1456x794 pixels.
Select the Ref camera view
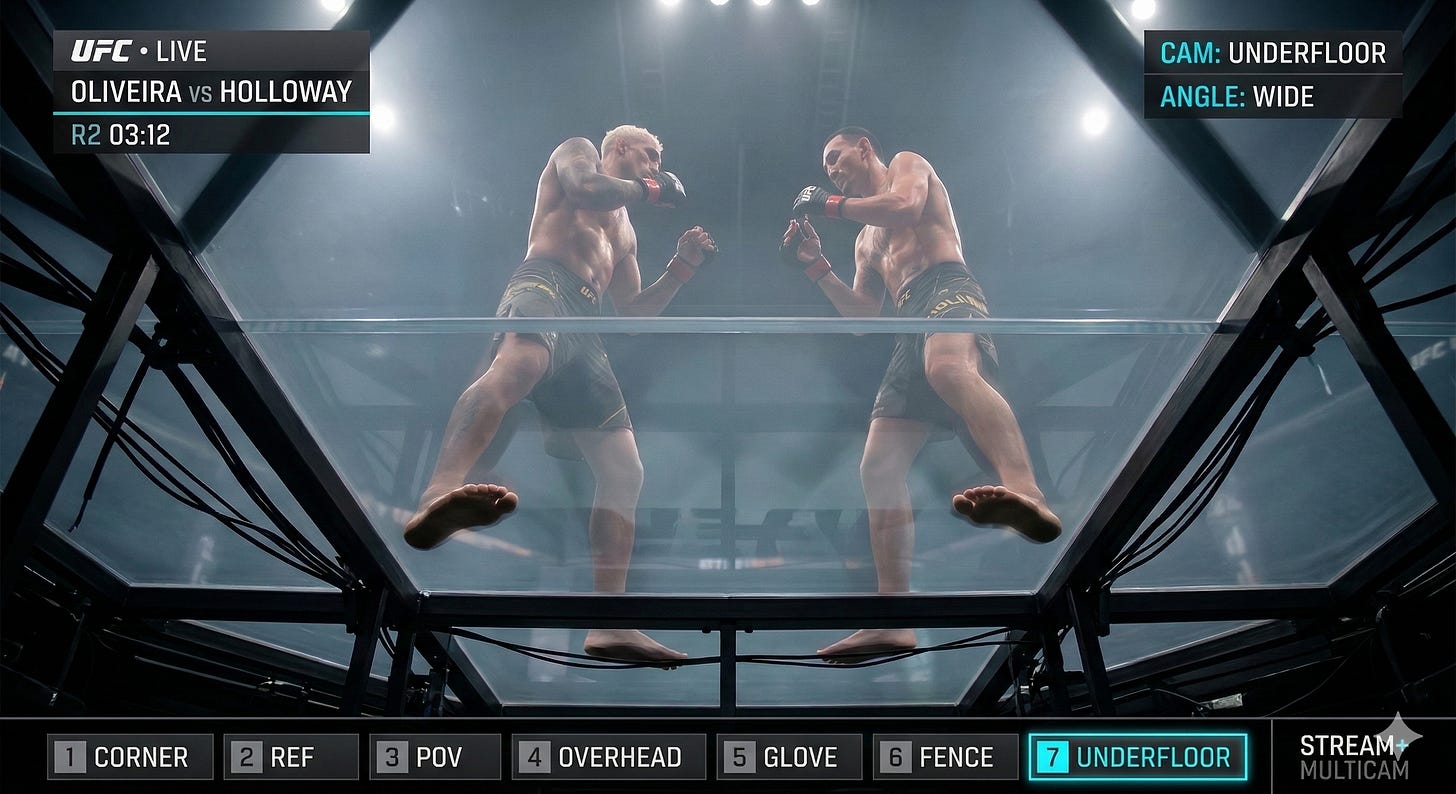tap(291, 757)
